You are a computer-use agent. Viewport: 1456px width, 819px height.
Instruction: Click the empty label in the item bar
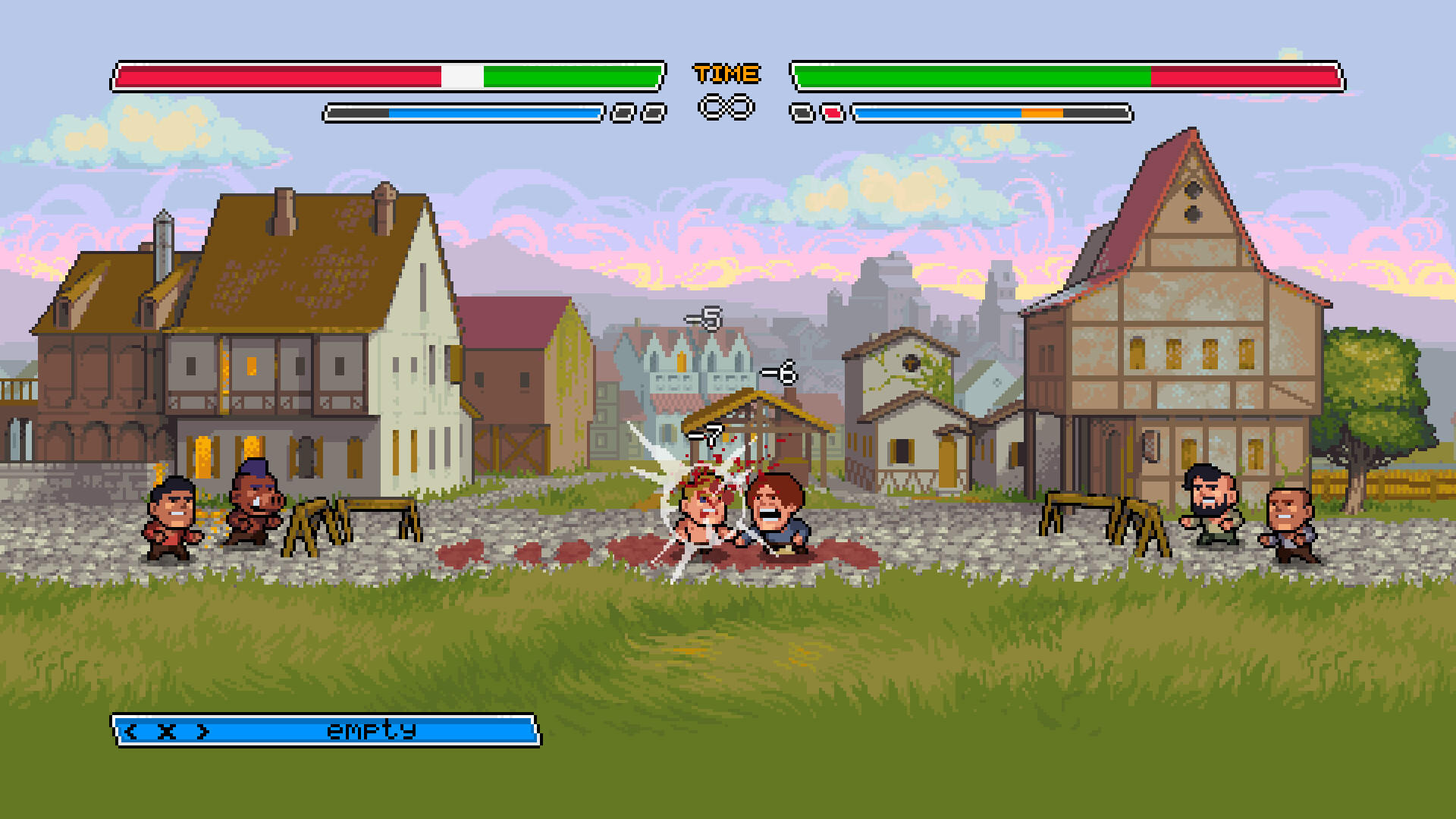click(372, 730)
